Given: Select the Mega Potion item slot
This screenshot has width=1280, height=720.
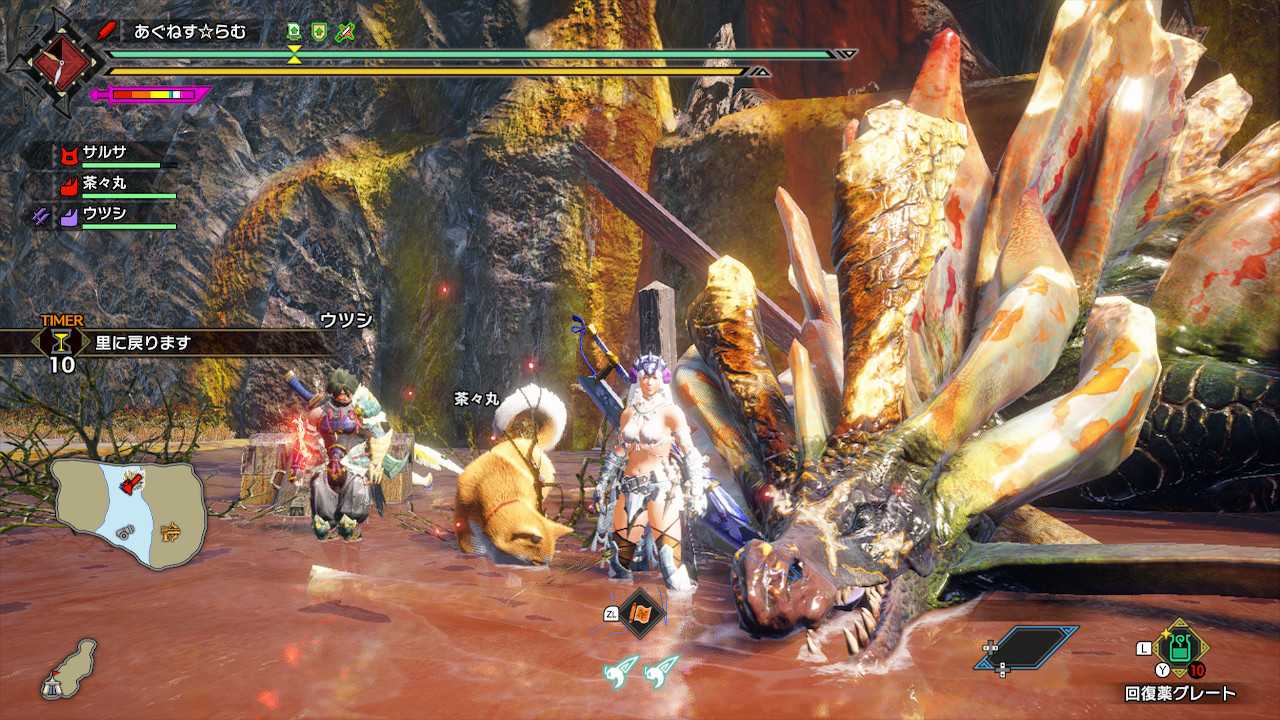Looking at the screenshot, I should (x=1181, y=649).
